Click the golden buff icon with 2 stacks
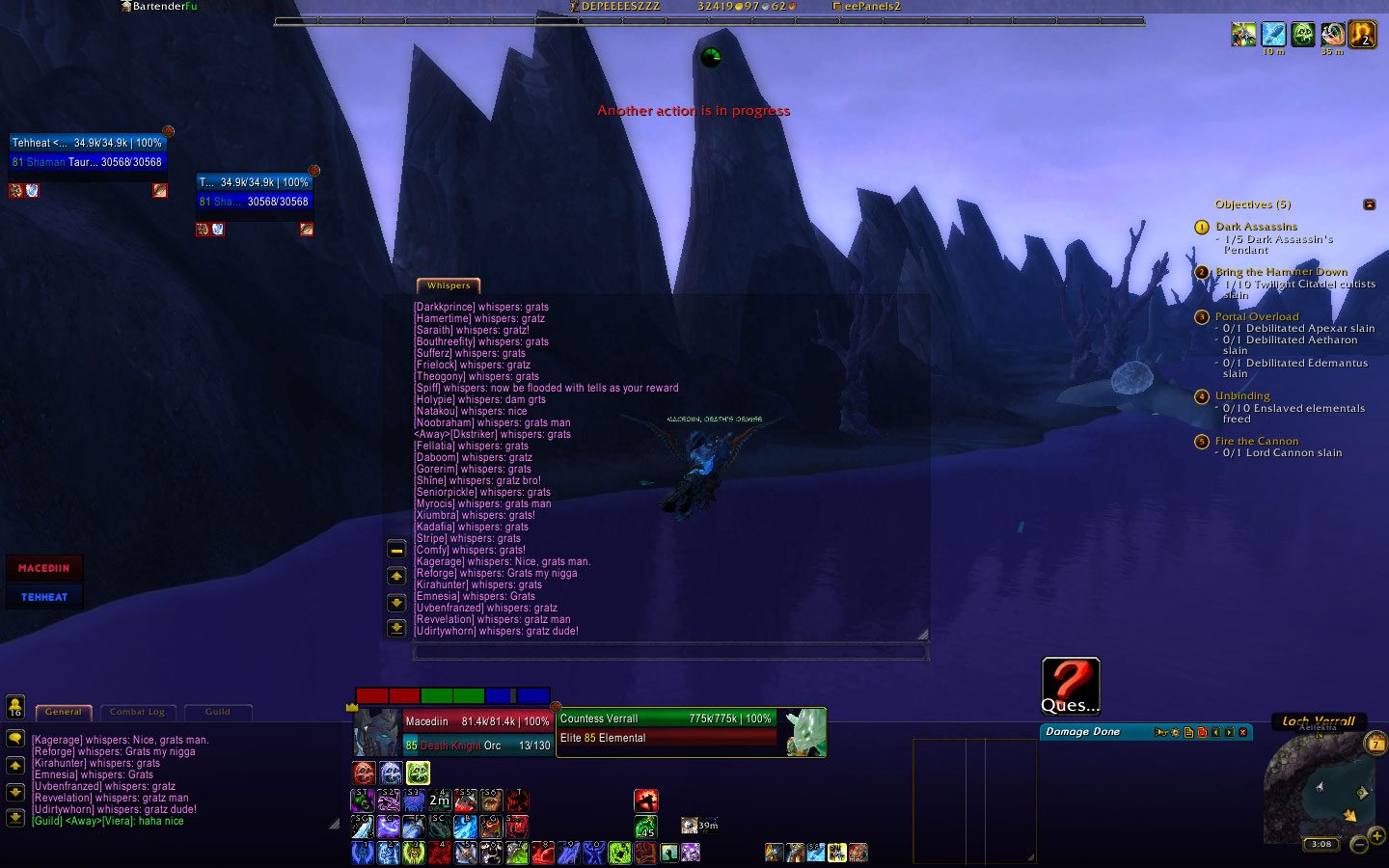Viewport: 1389px width, 868px height. pyautogui.click(x=1362, y=35)
